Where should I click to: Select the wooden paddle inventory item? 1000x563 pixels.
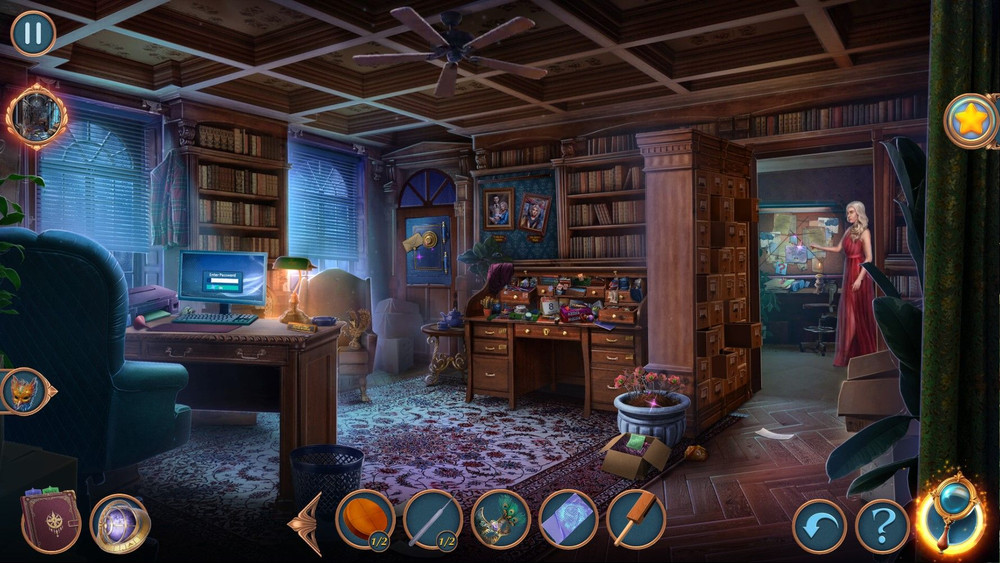pyautogui.click(x=635, y=519)
